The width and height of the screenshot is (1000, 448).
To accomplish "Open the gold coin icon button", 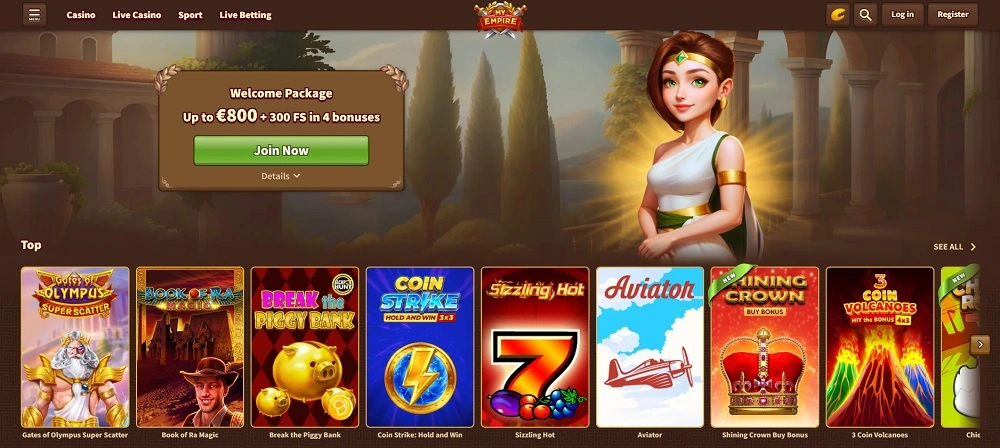I will pos(838,15).
